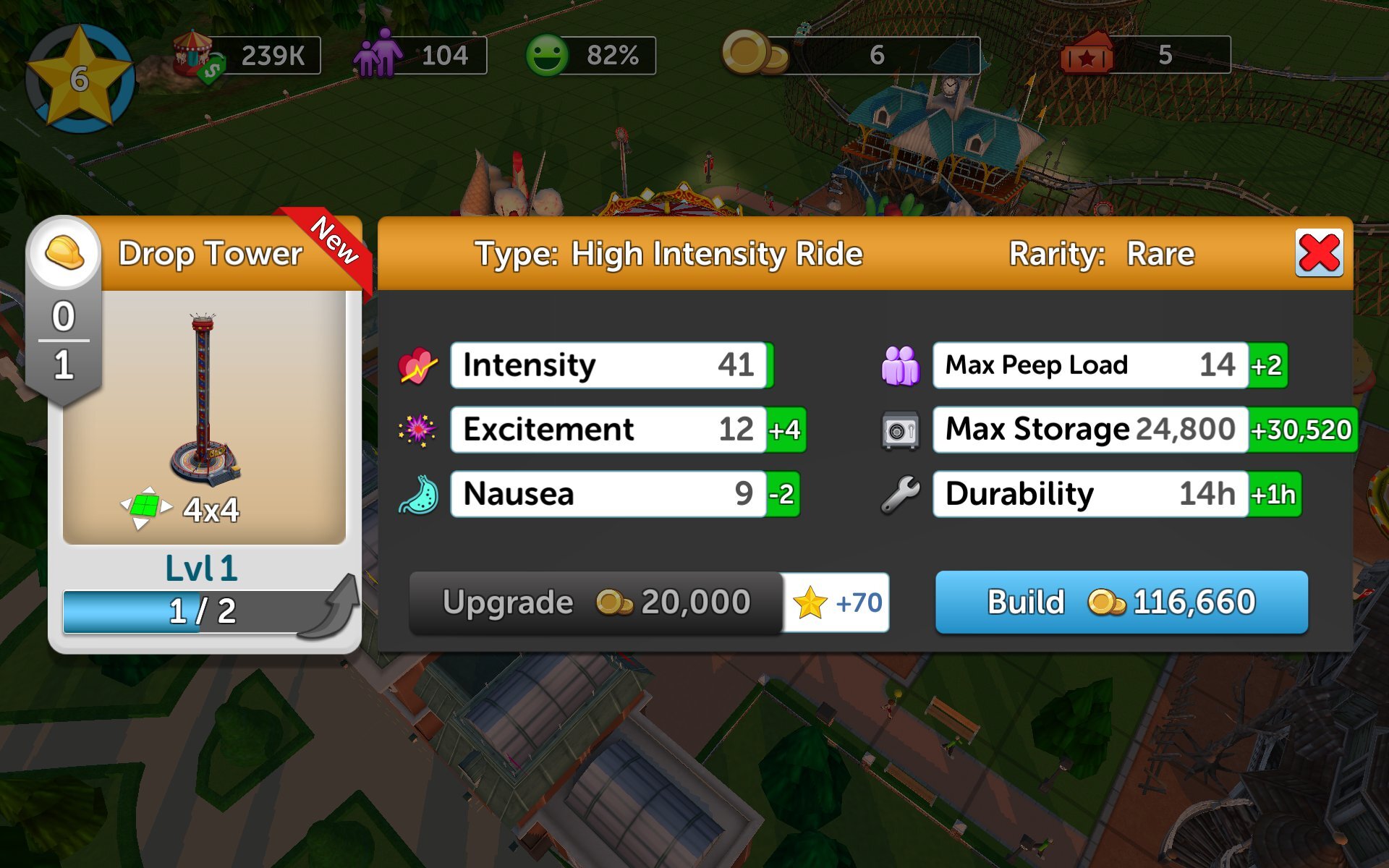Click the Nausea stomach stat icon
1389x868 pixels.
click(x=420, y=494)
